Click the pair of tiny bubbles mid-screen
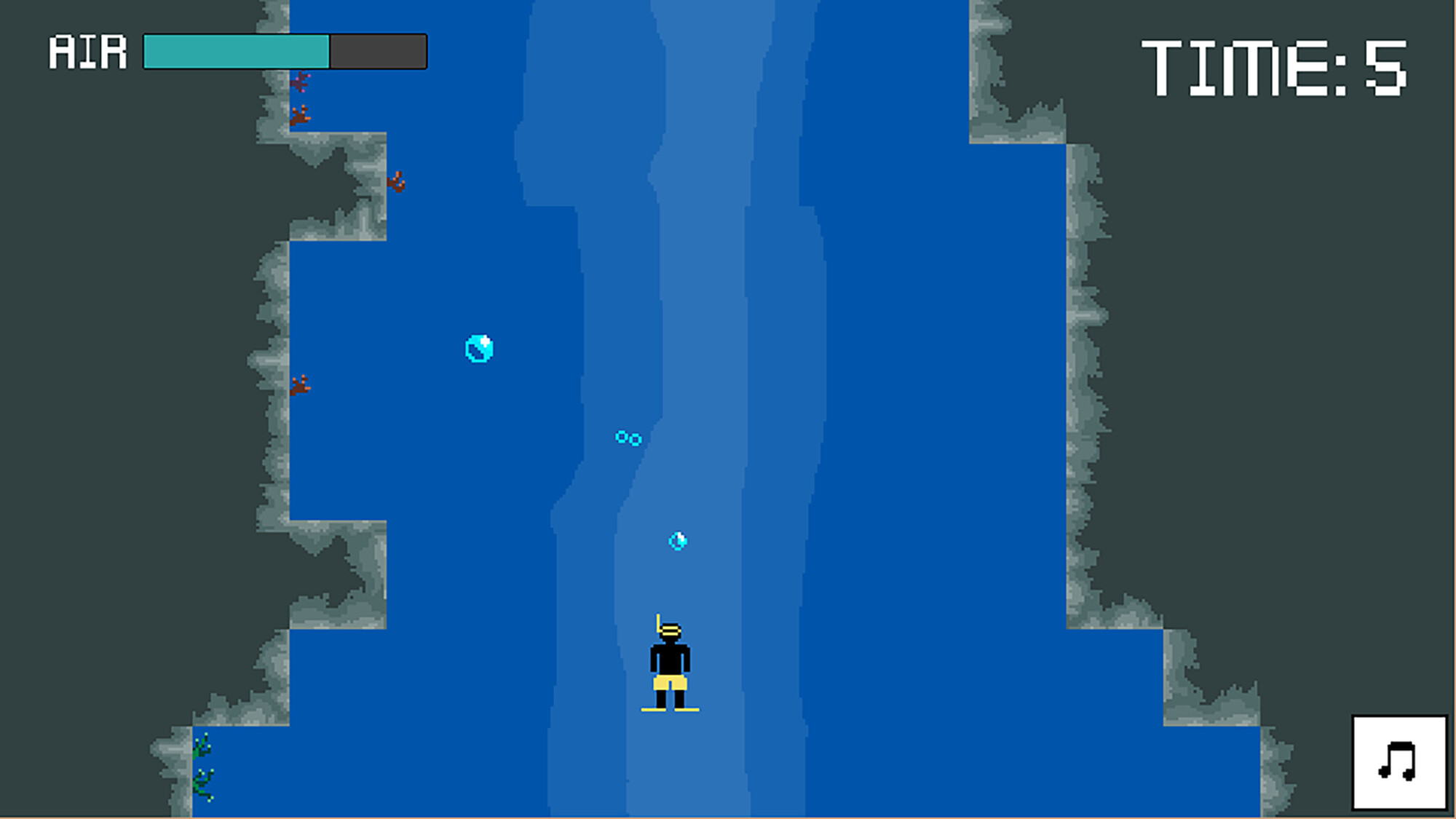 point(628,438)
